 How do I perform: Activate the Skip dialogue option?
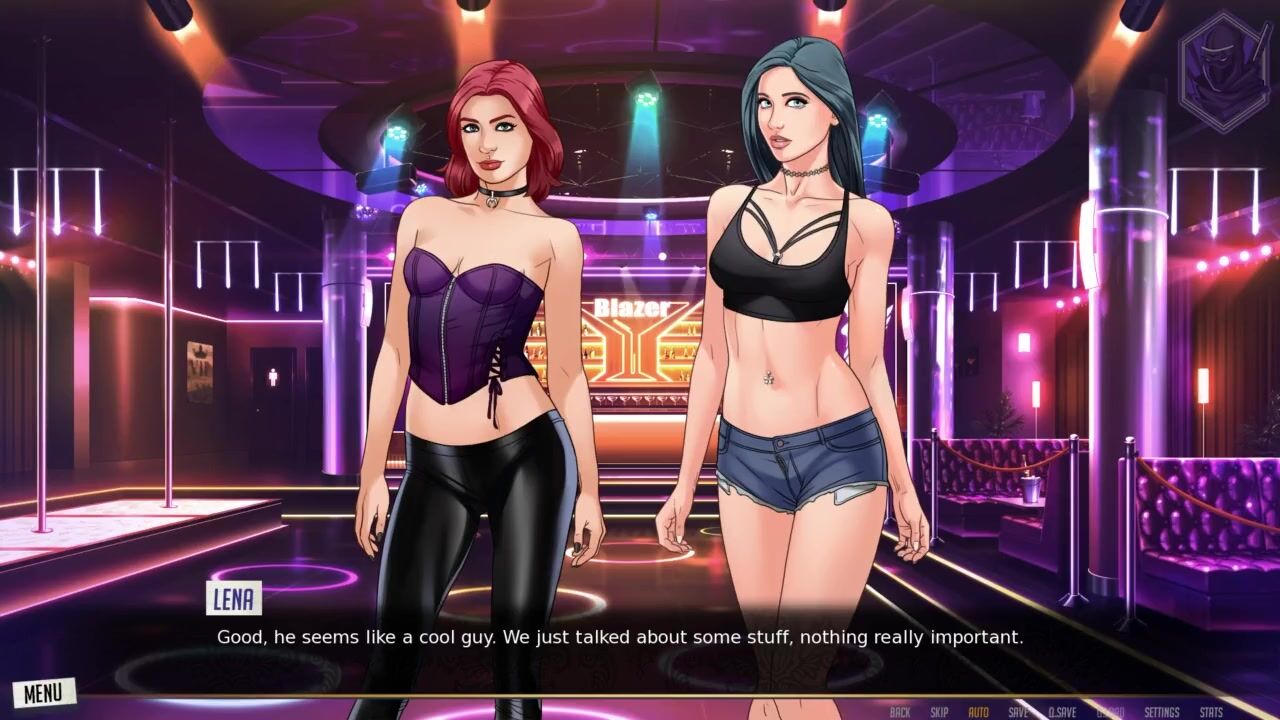[x=939, y=712]
